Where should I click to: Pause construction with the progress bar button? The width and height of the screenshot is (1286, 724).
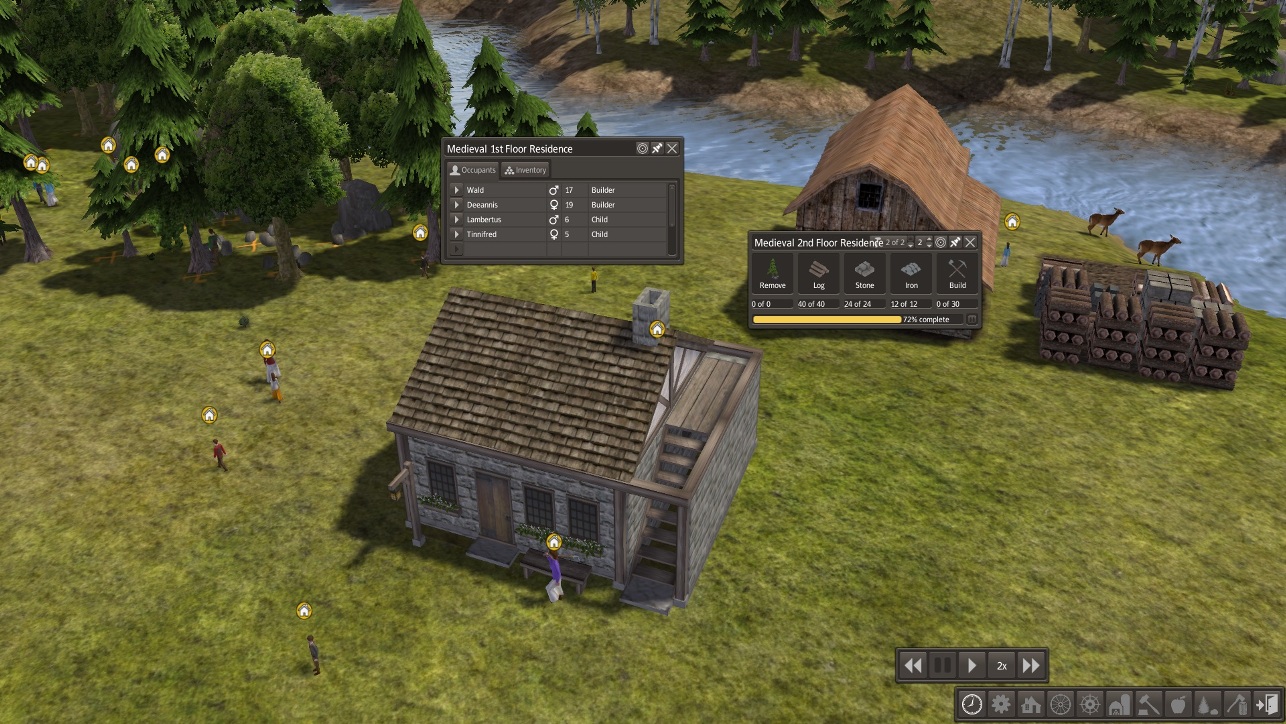(971, 320)
